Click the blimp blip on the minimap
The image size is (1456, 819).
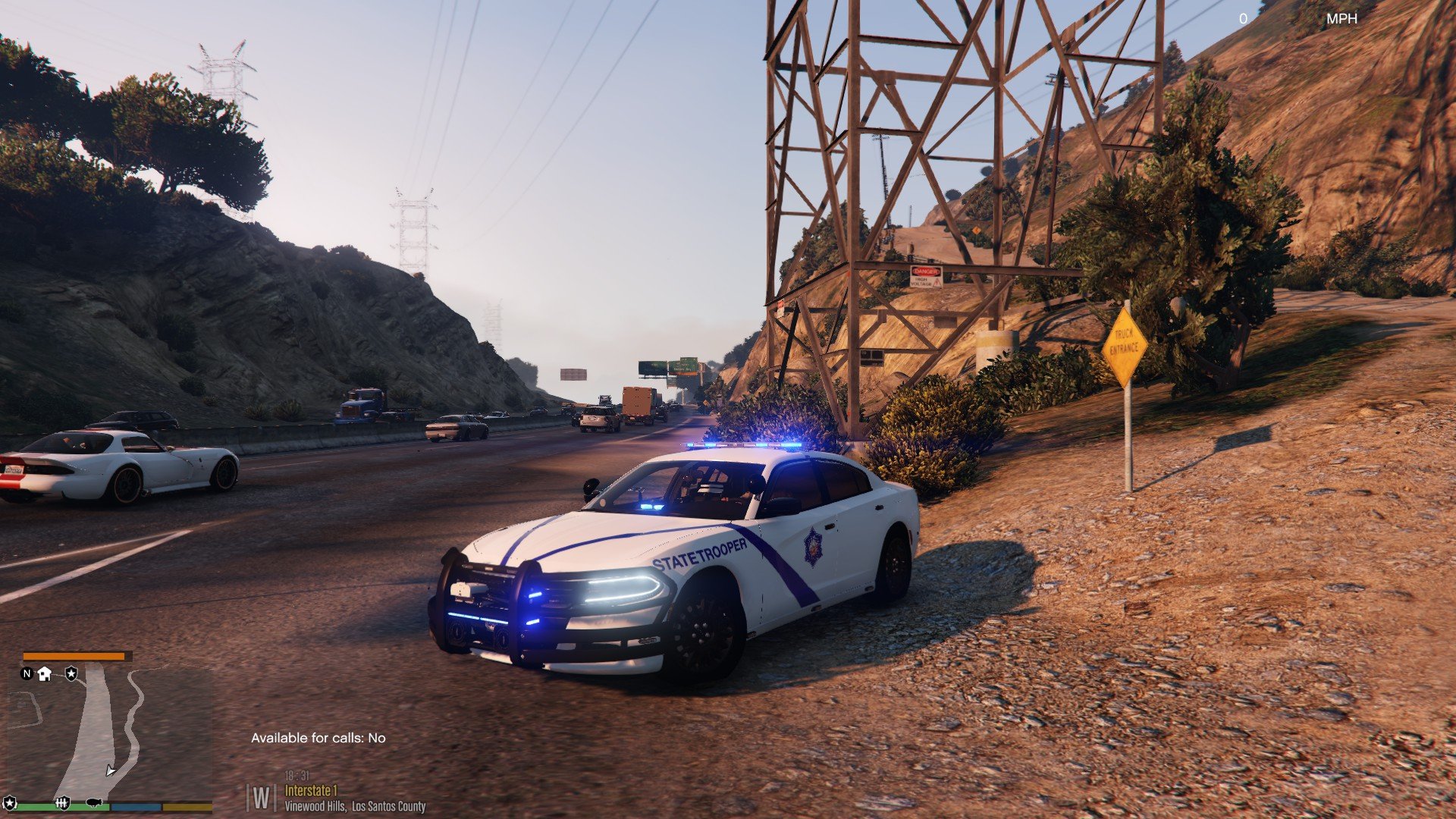[95, 802]
